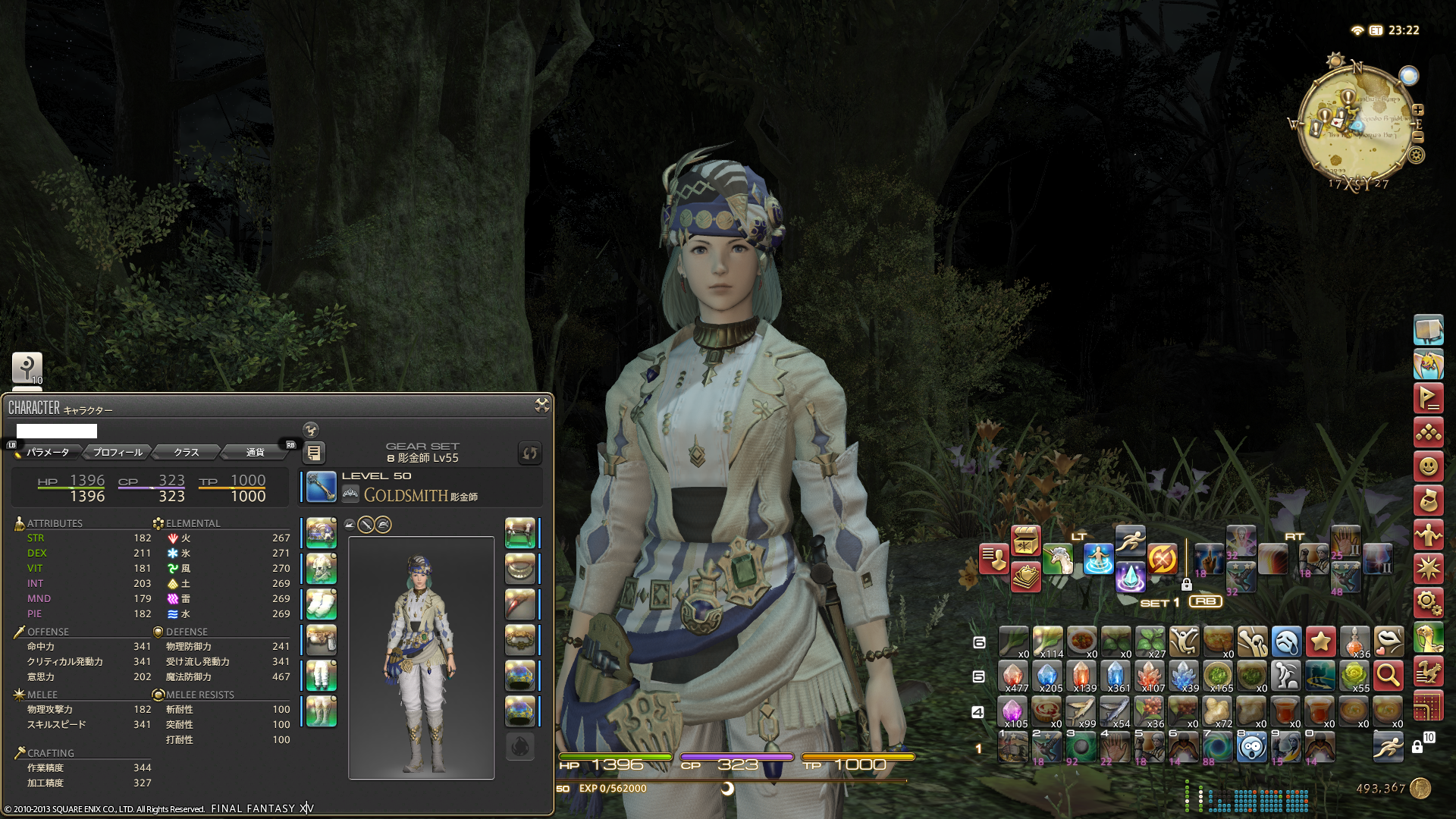Open the クラス (Class) tab
Viewport: 1456px width, 819px height.
[x=186, y=452]
